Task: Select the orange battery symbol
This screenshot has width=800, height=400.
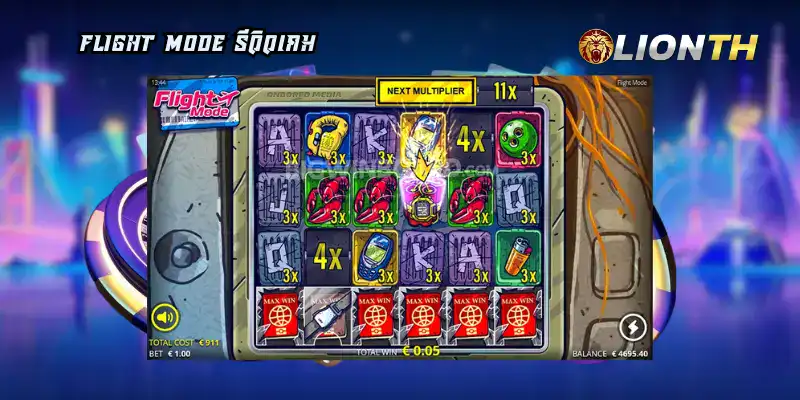Action: (518, 254)
